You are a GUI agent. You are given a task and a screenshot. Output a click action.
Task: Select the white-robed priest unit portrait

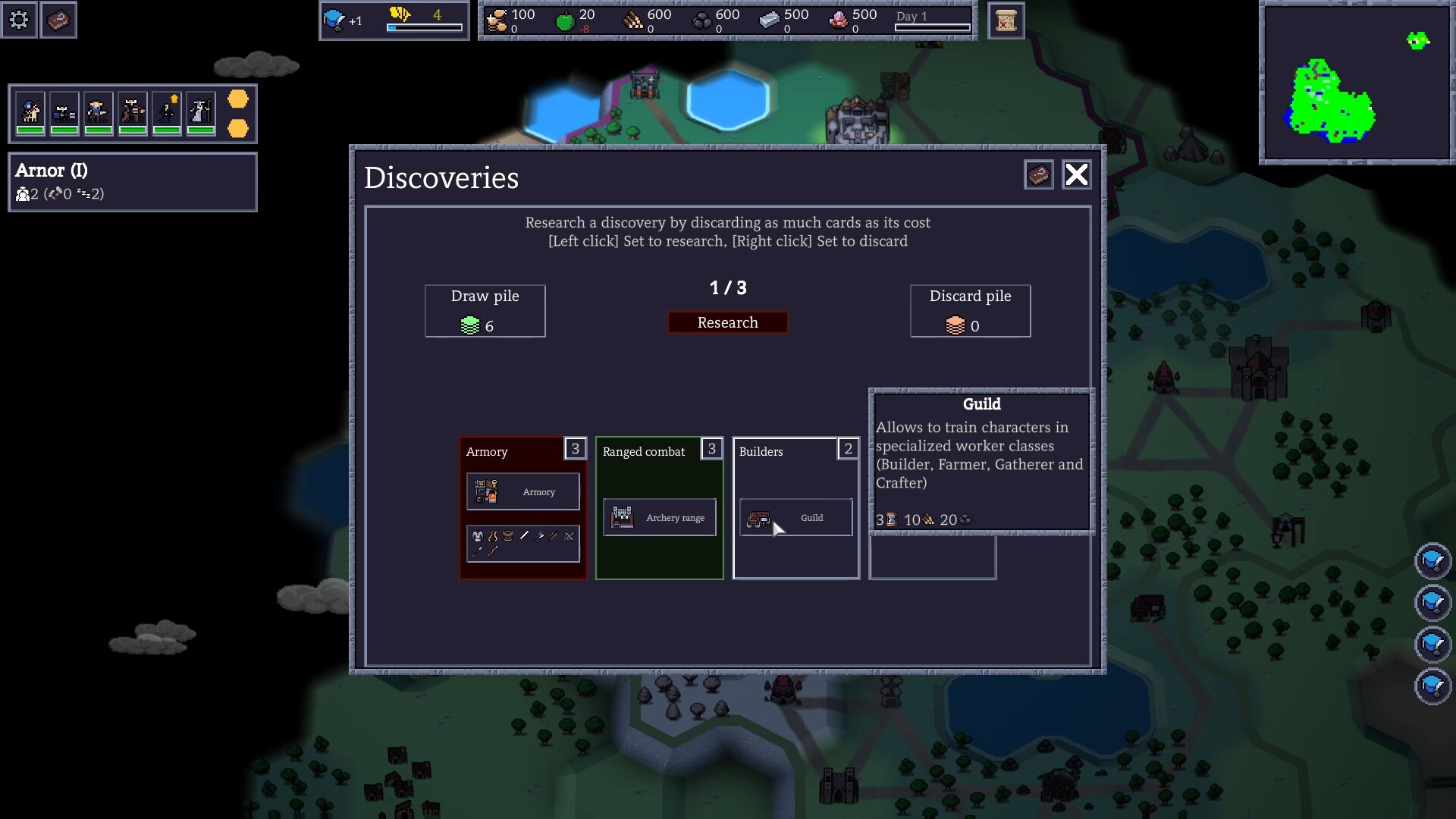tap(199, 114)
